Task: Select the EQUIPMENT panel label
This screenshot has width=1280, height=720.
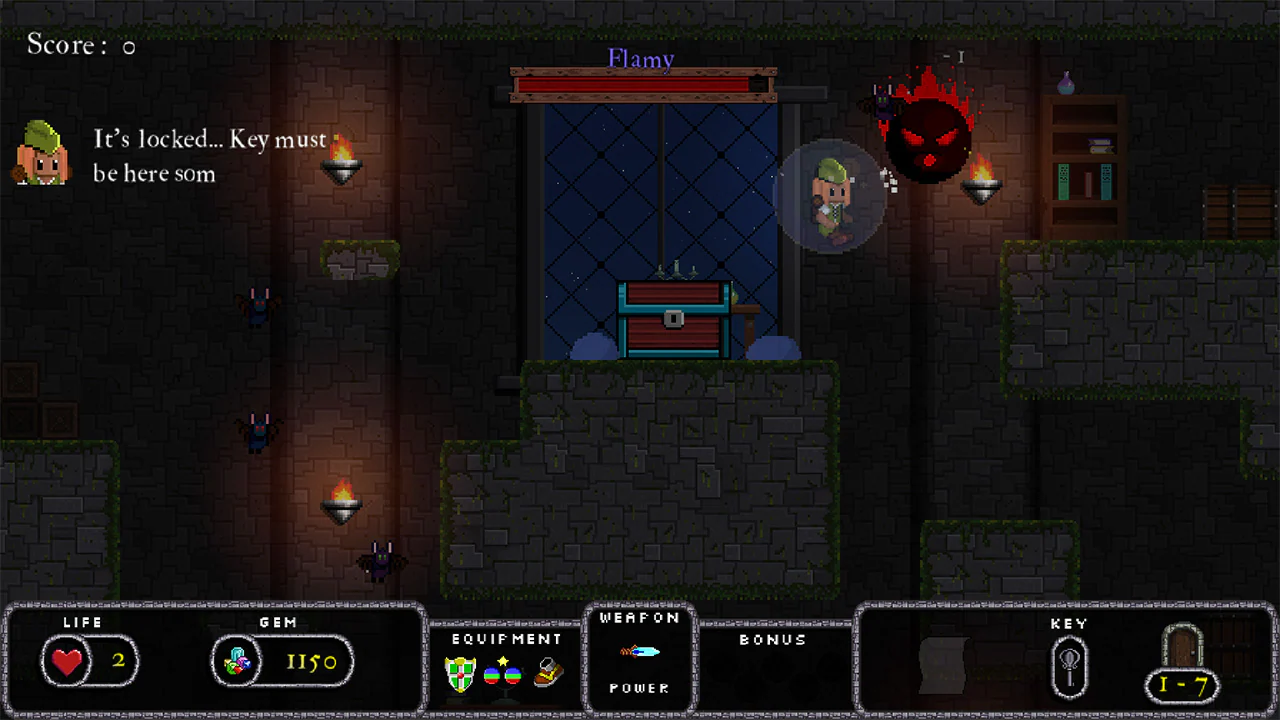Action: point(505,639)
